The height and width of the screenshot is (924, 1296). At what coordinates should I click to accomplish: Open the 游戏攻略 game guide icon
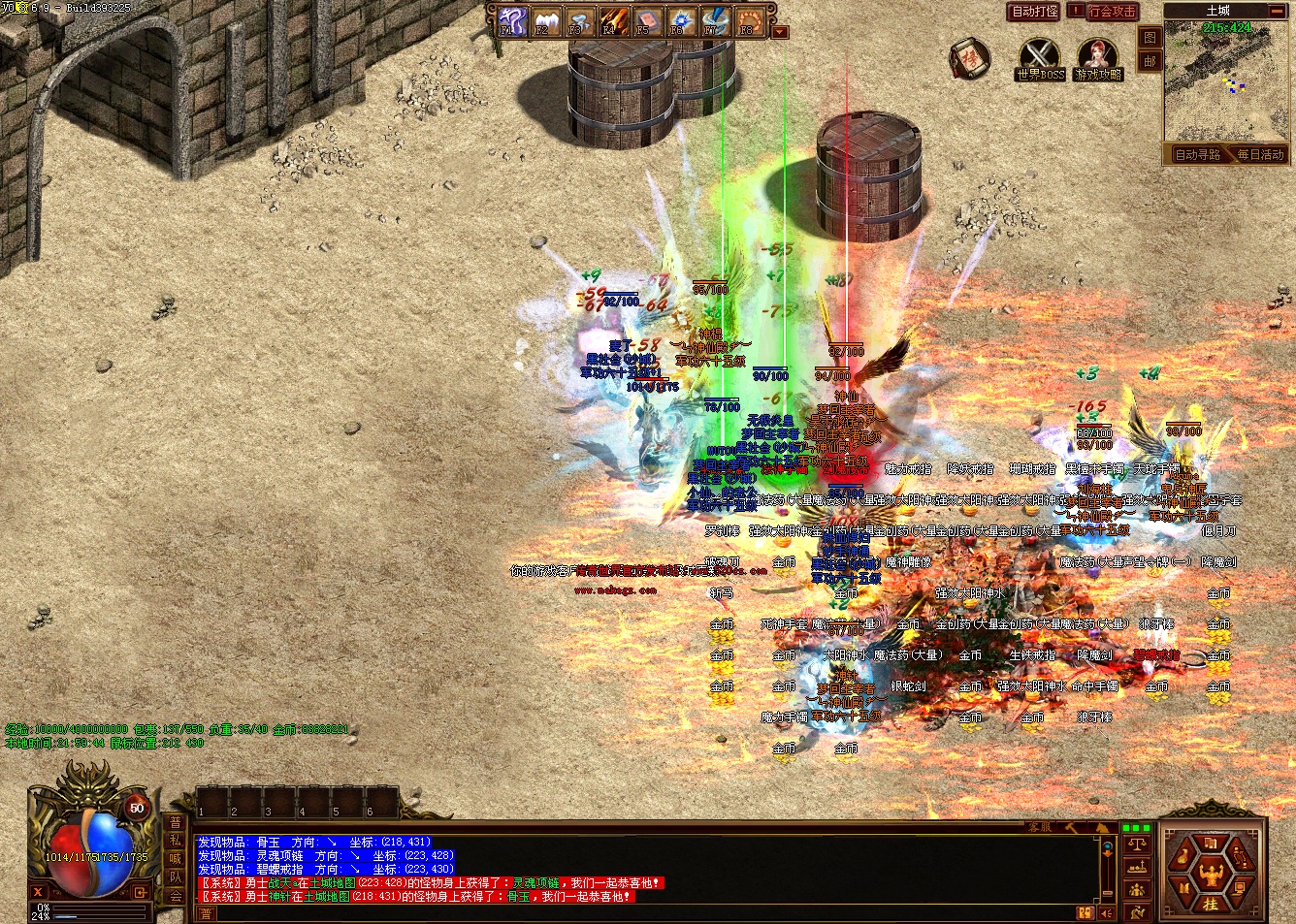pos(1097,56)
